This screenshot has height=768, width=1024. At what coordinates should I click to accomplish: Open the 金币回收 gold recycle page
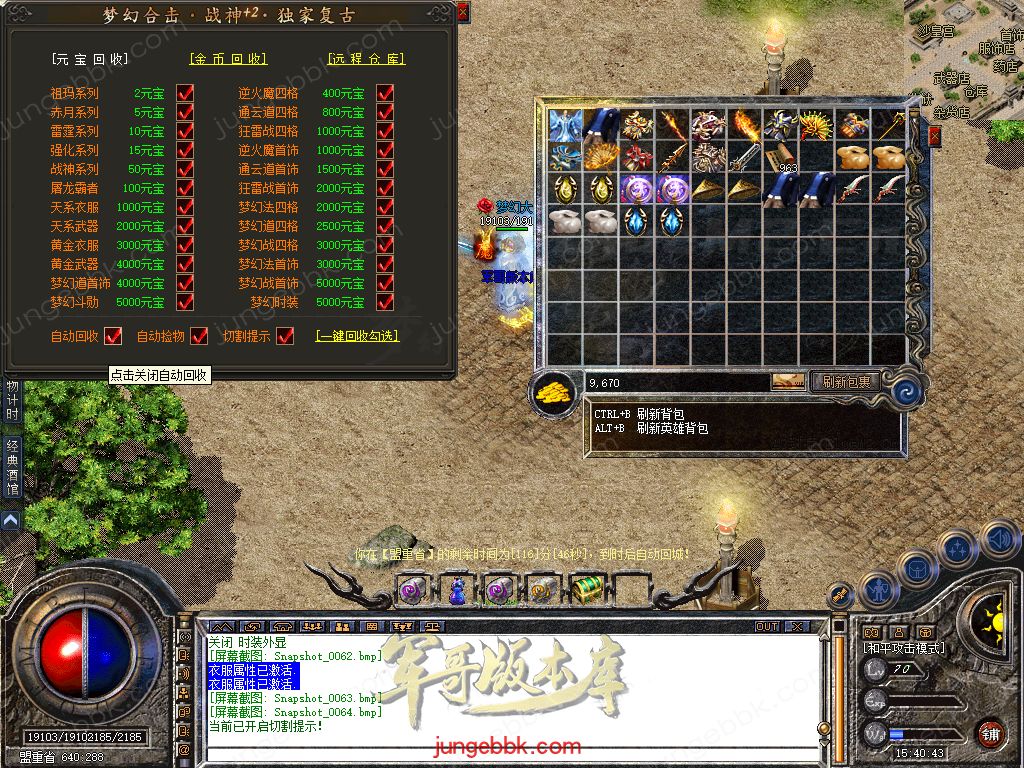click(228, 59)
